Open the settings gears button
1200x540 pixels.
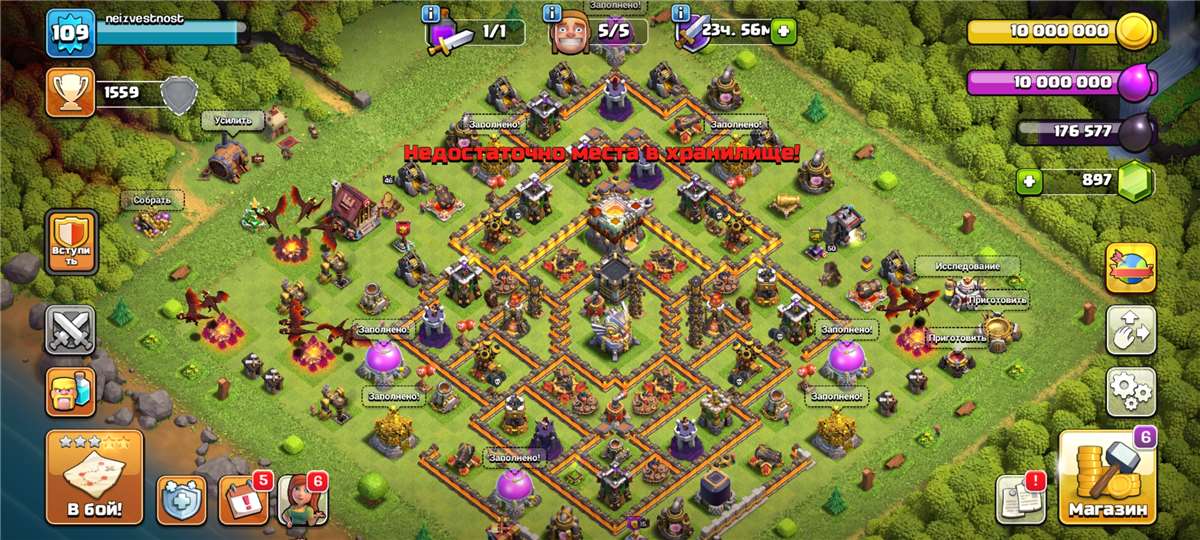click(1130, 391)
